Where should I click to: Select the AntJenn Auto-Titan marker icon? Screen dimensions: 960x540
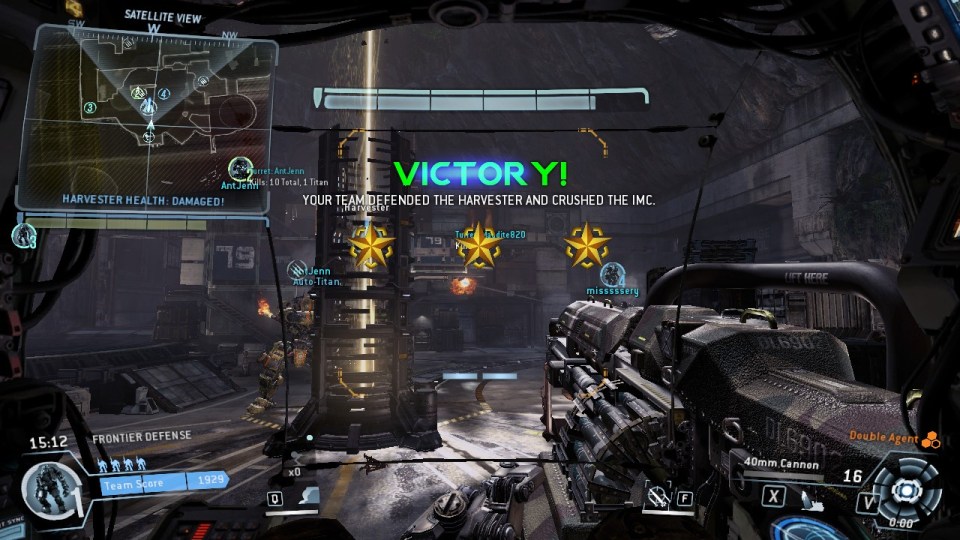[x=296, y=271]
